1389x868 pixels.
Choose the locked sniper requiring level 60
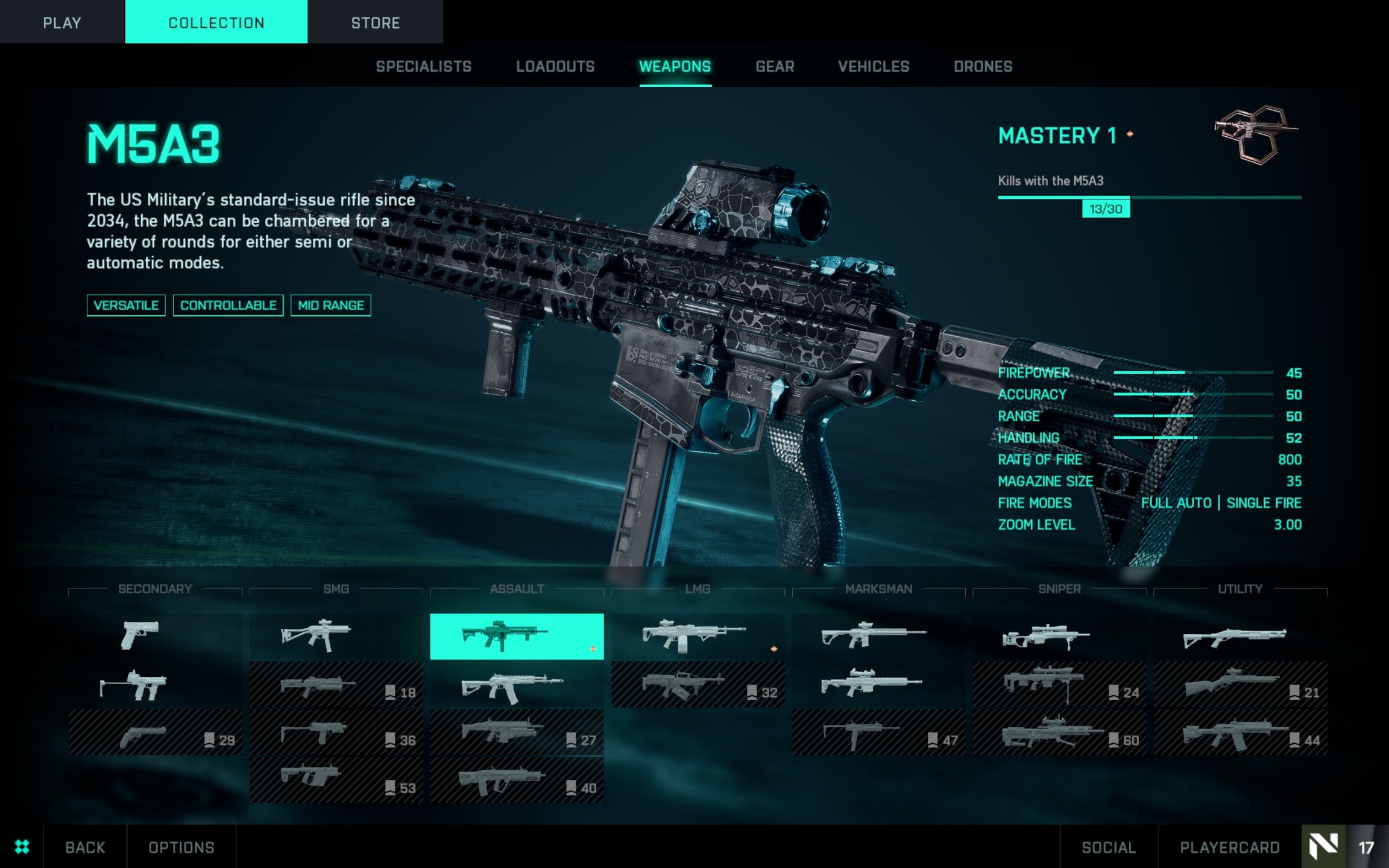pyautogui.click(x=1059, y=732)
